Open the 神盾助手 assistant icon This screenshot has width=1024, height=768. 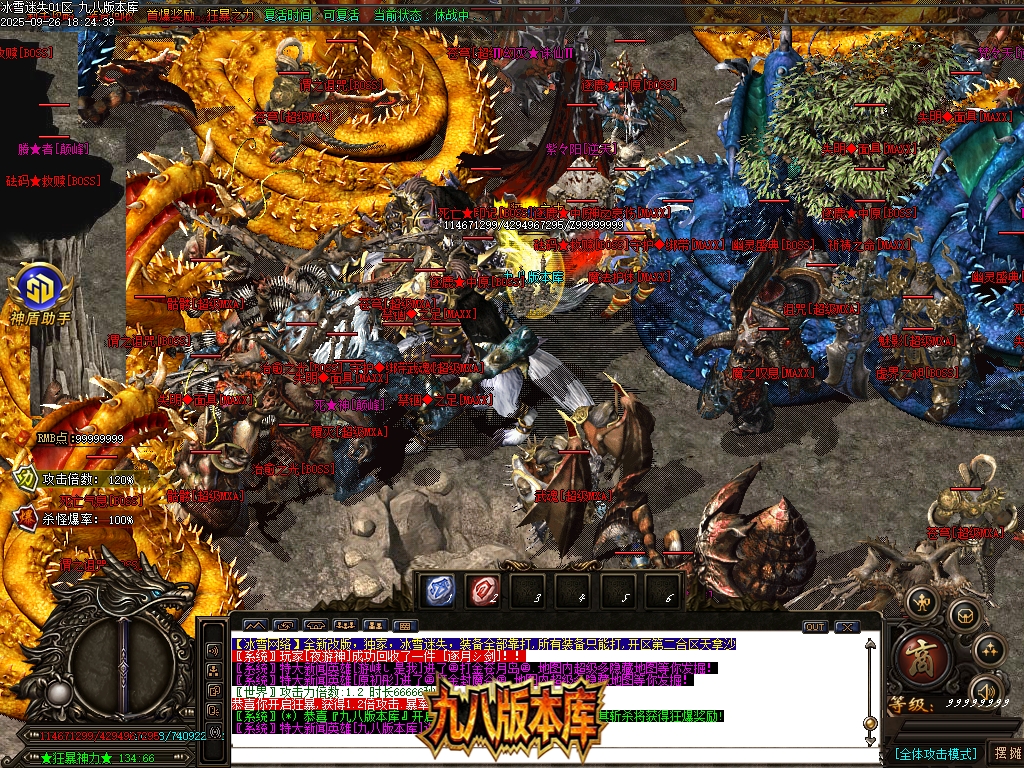(x=40, y=291)
